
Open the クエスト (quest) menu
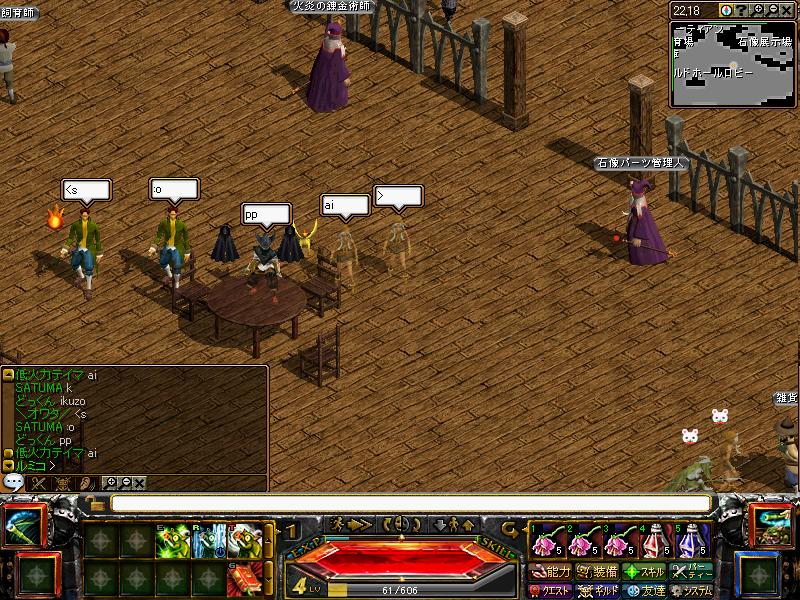[x=550, y=591]
